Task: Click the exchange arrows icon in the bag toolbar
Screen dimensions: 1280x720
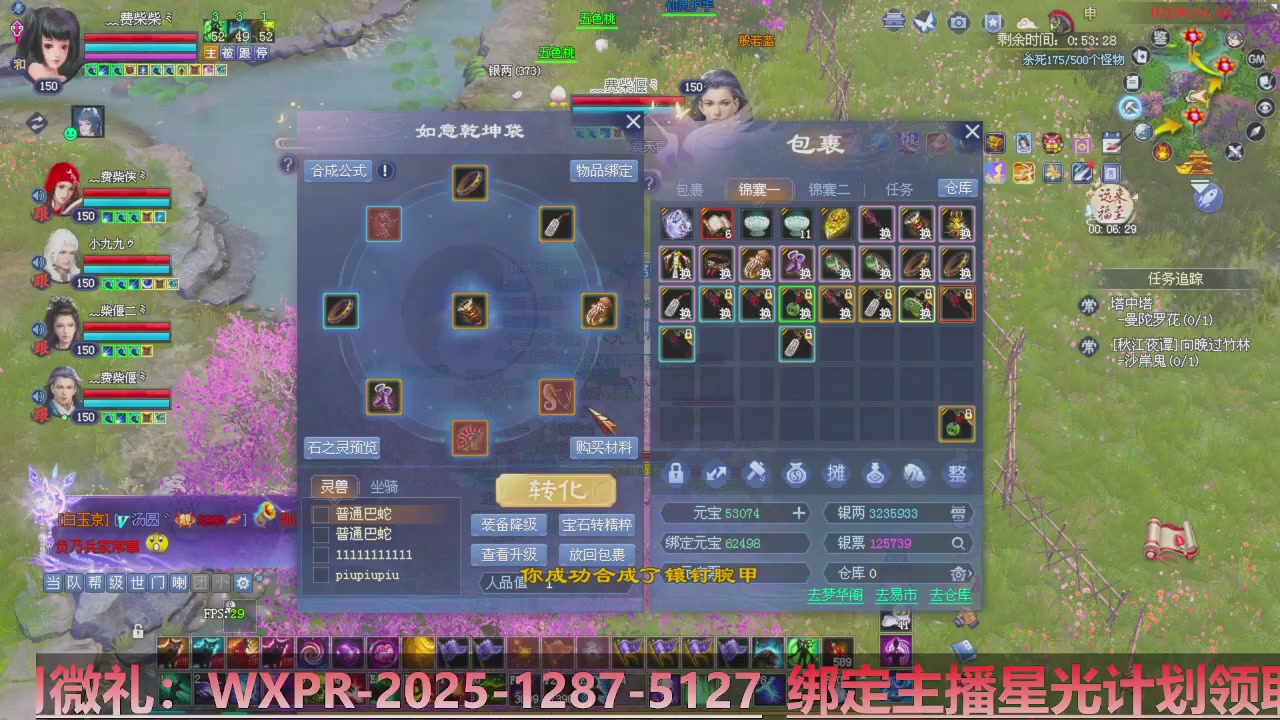Action: [x=716, y=474]
